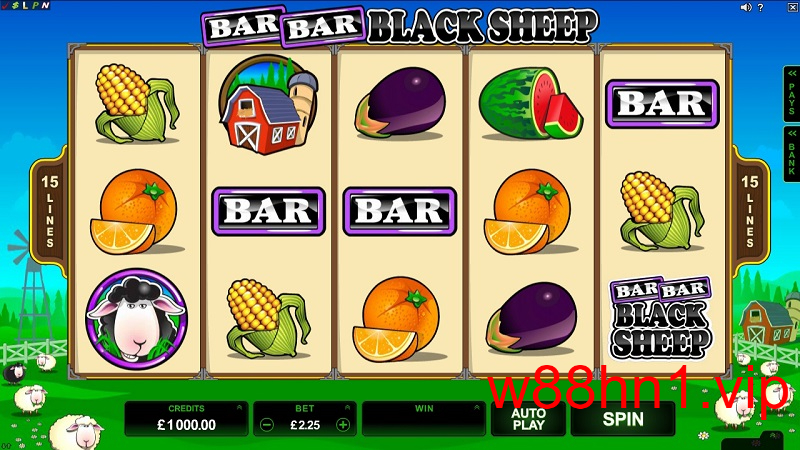Open the PAYS paytable tab
The height and width of the screenshot is (450, 800).
pos(790,96)
